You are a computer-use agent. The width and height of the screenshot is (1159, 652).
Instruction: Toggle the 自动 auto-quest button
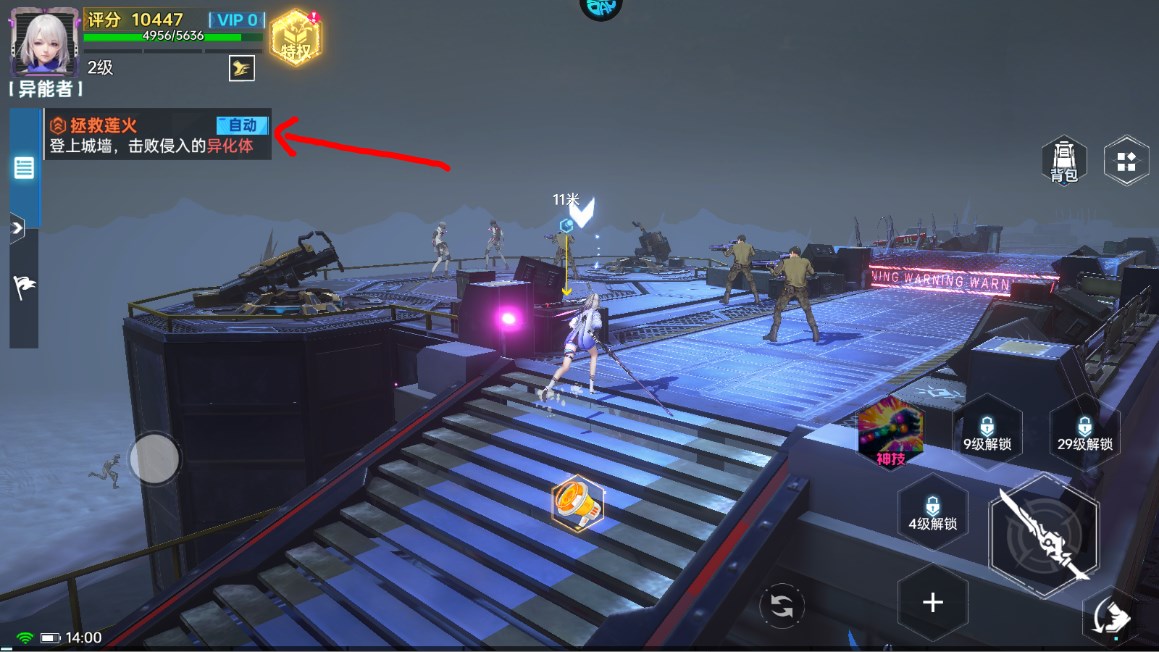pyautogui.click(x=243, y=125)
